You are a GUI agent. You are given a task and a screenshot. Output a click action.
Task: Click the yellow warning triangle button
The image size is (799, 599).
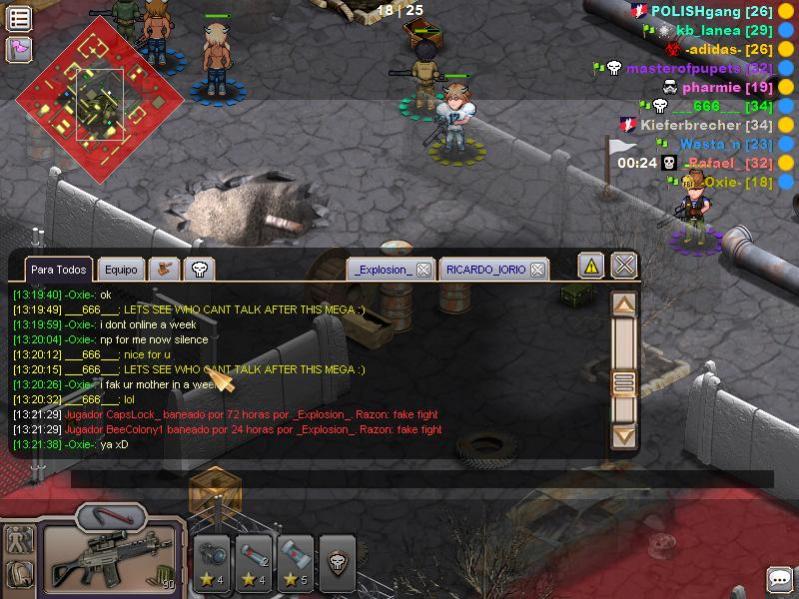tap(591, 266)
